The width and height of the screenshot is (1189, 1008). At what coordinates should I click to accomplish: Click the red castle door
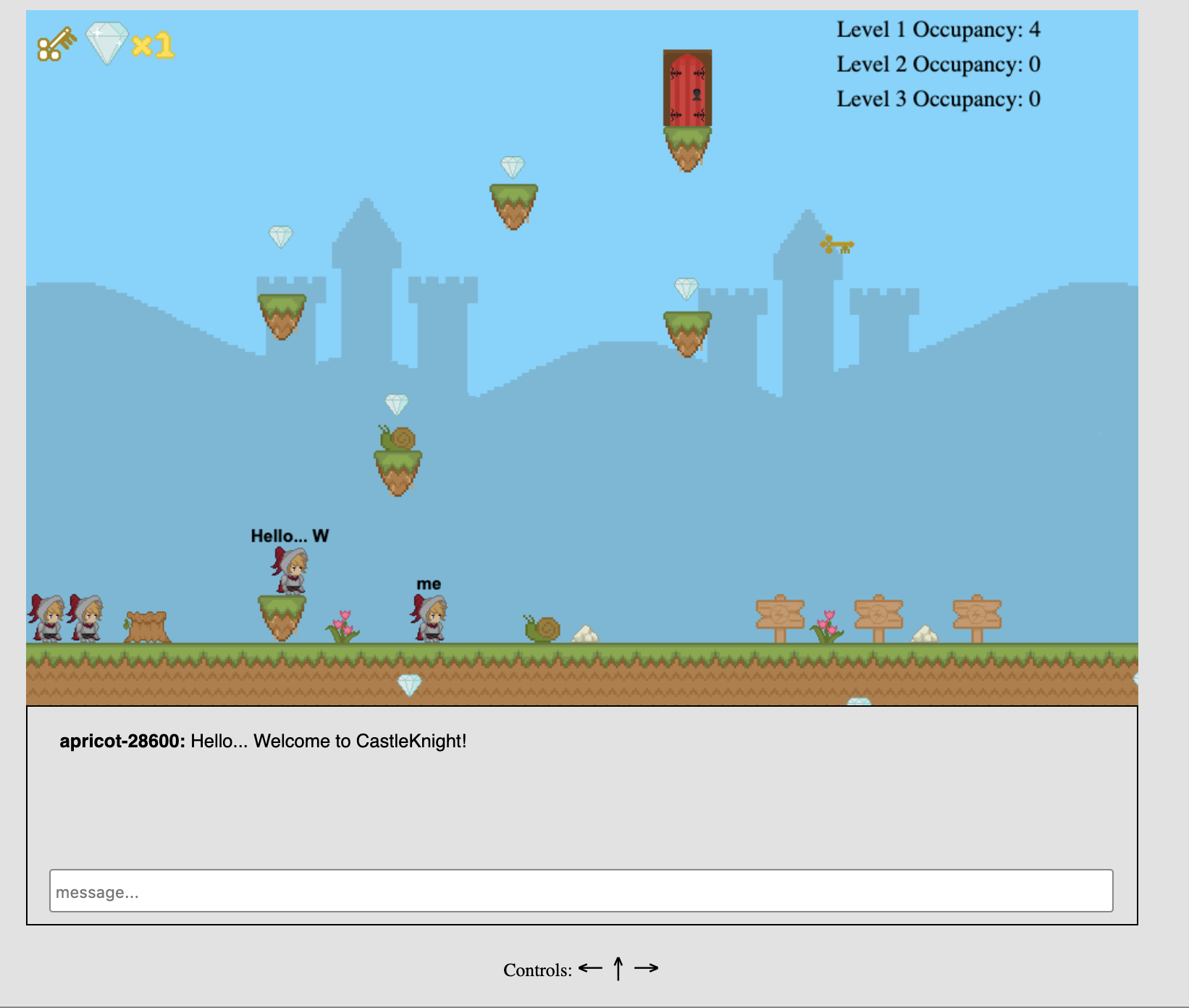click(x=686, y=88)
